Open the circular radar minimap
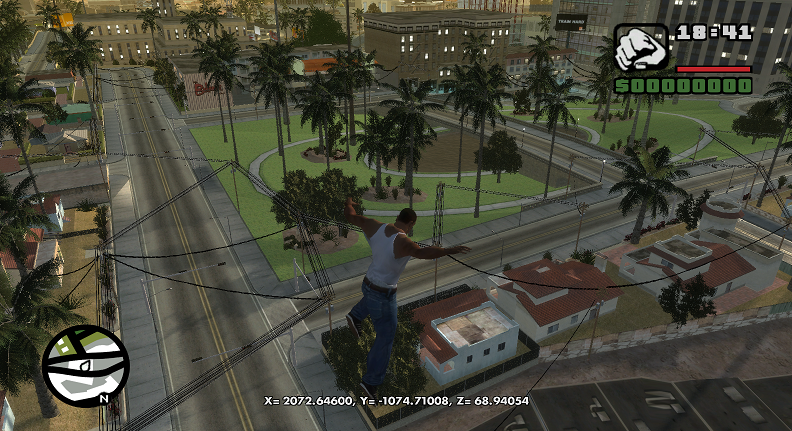792x431 pixels. pos(85,364)
